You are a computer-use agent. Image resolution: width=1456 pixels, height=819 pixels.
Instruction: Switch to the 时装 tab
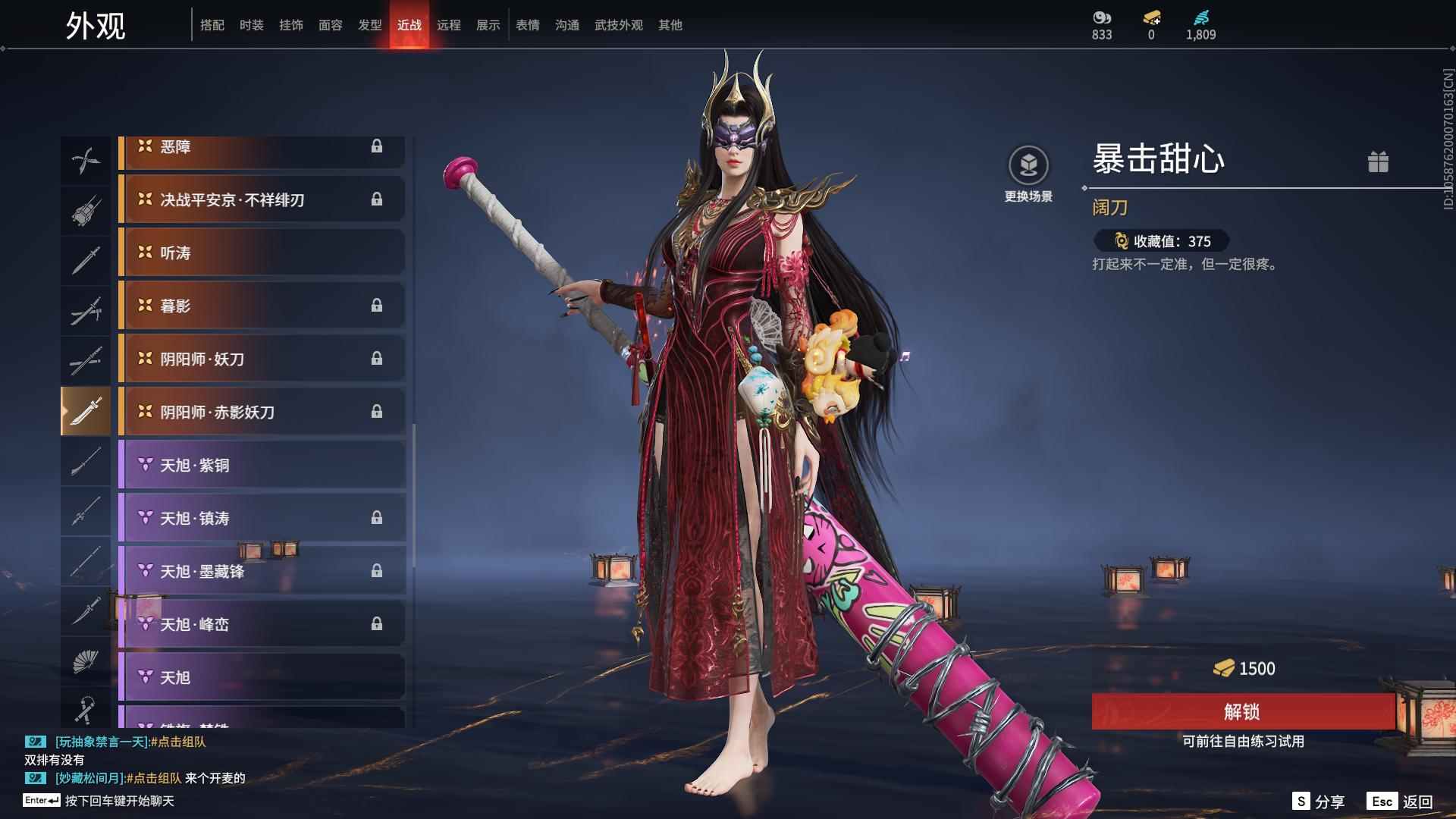point(252,25)
